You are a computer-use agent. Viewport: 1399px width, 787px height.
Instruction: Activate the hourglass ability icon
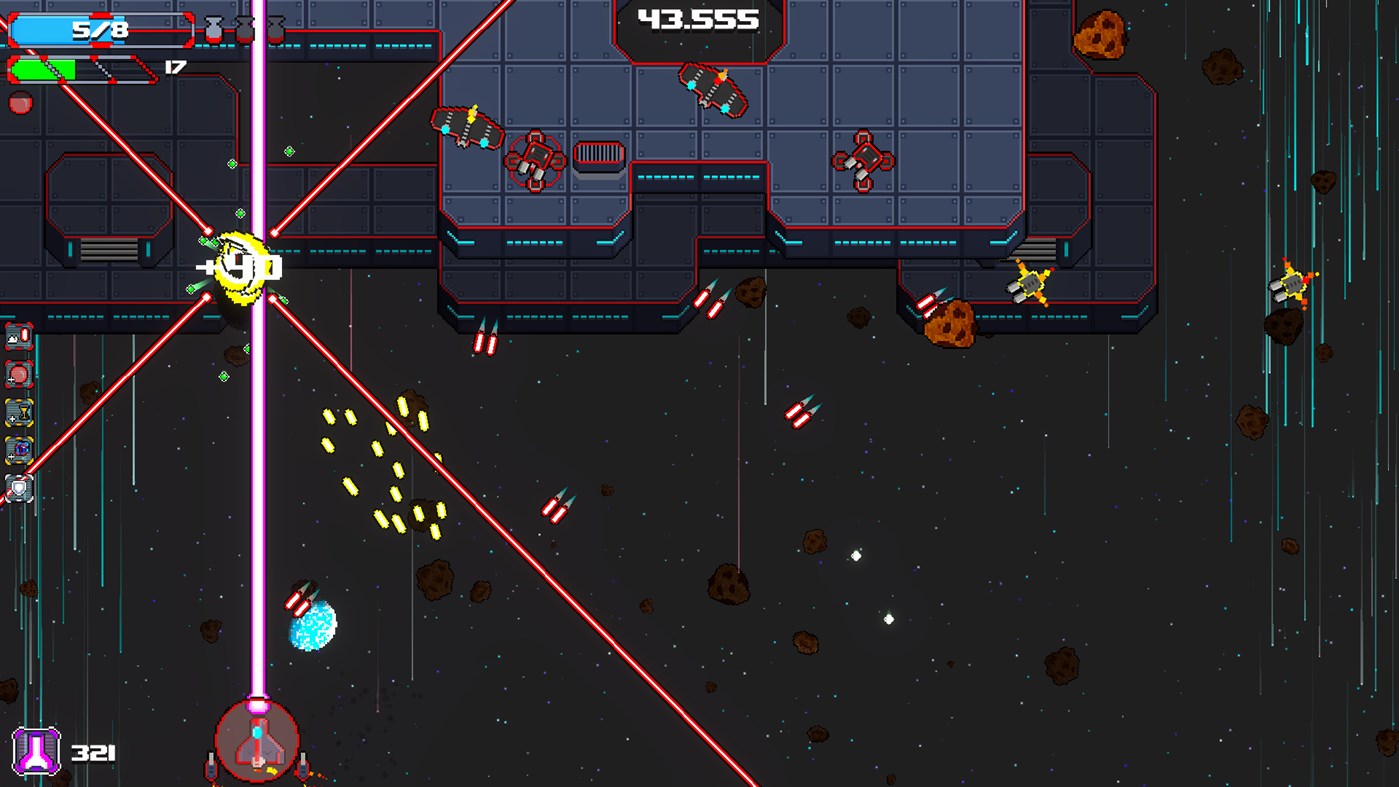(x=18, y=412)
